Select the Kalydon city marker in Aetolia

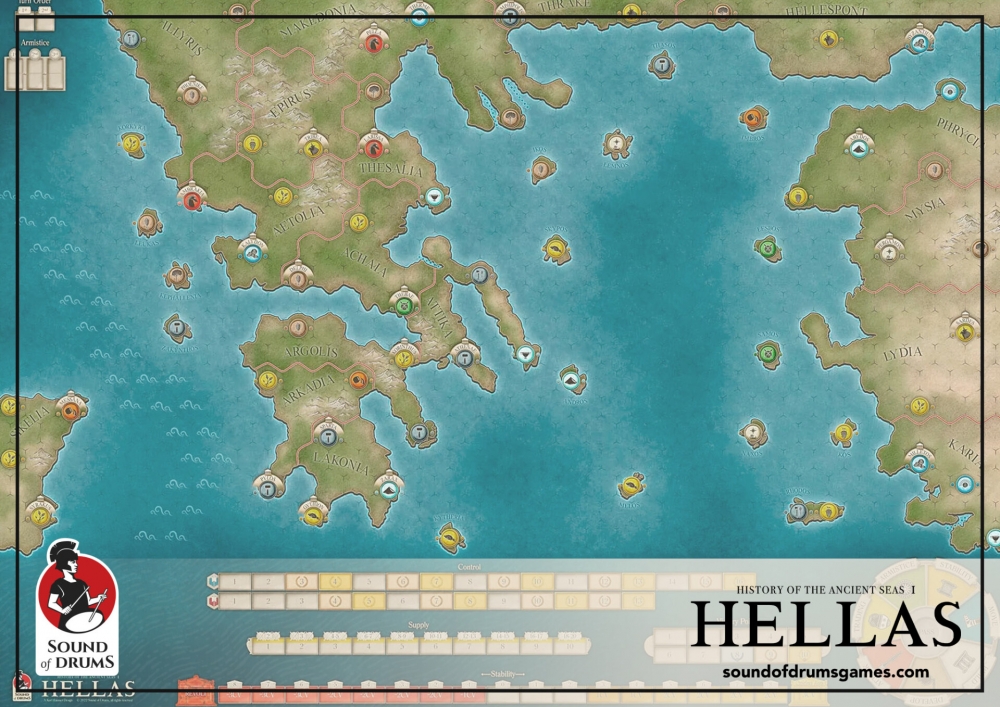coord(252,252)
